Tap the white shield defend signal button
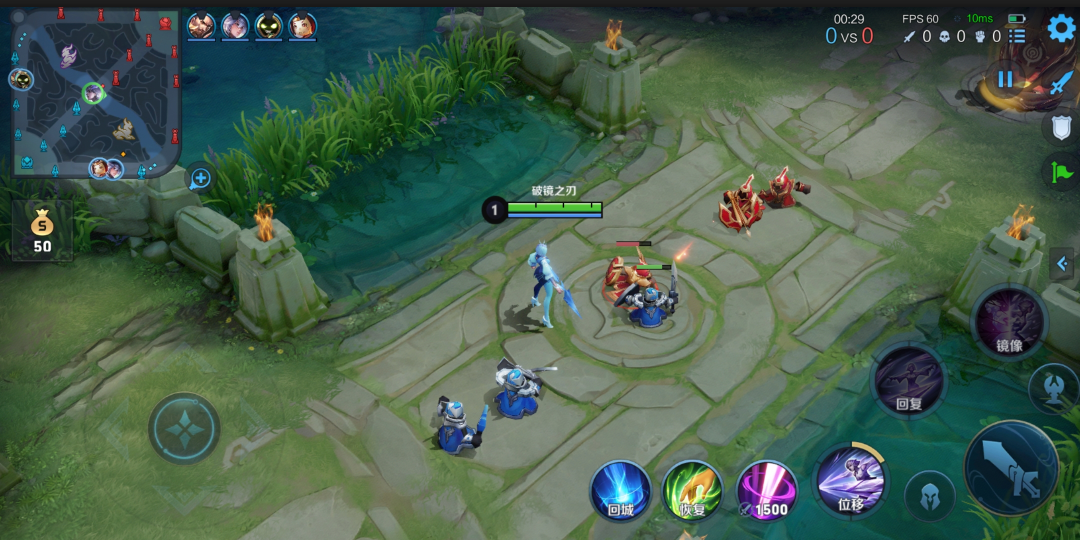 [x=1061, y=127]
